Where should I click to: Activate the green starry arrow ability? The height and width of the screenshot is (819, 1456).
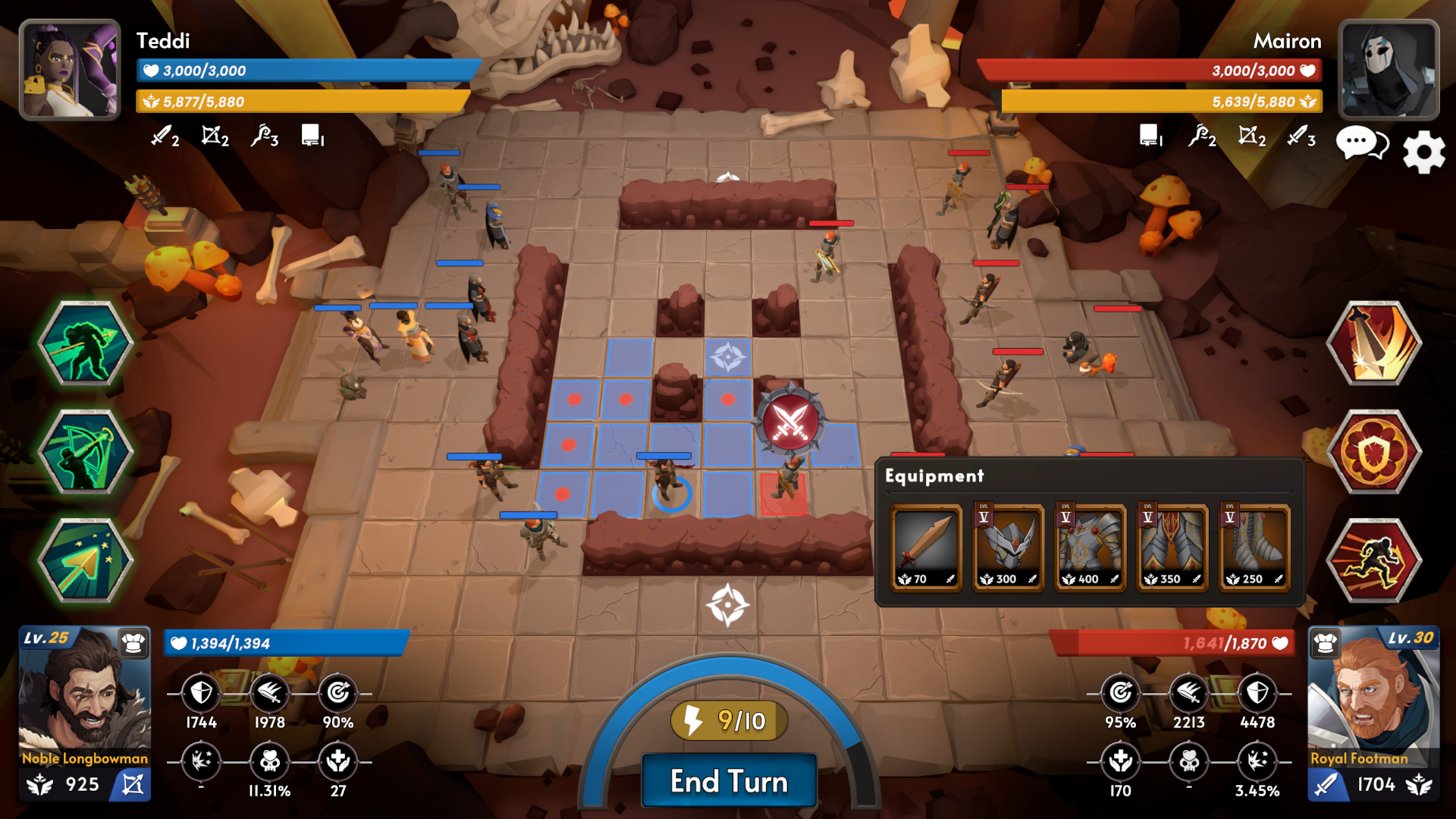click(x=86, y=561)
